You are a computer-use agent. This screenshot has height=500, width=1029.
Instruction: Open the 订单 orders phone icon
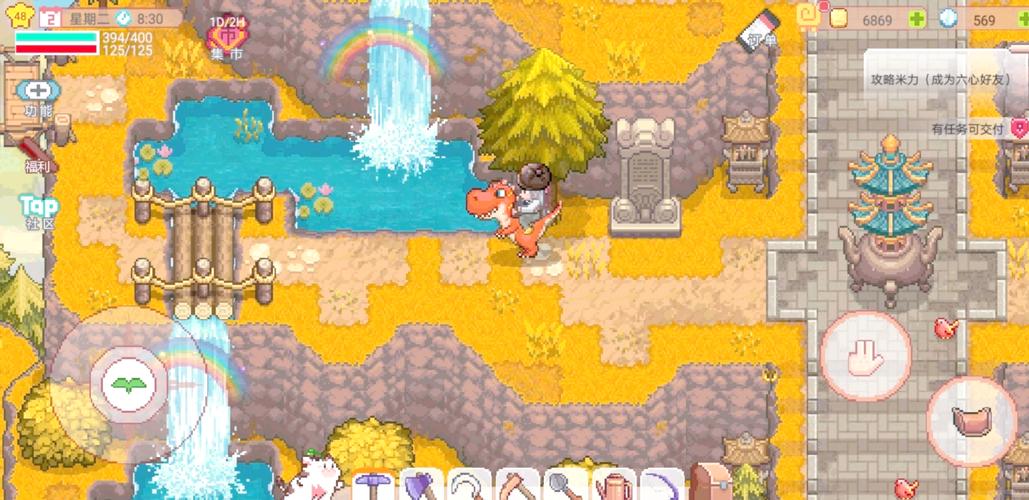click(x=761, y=30)
